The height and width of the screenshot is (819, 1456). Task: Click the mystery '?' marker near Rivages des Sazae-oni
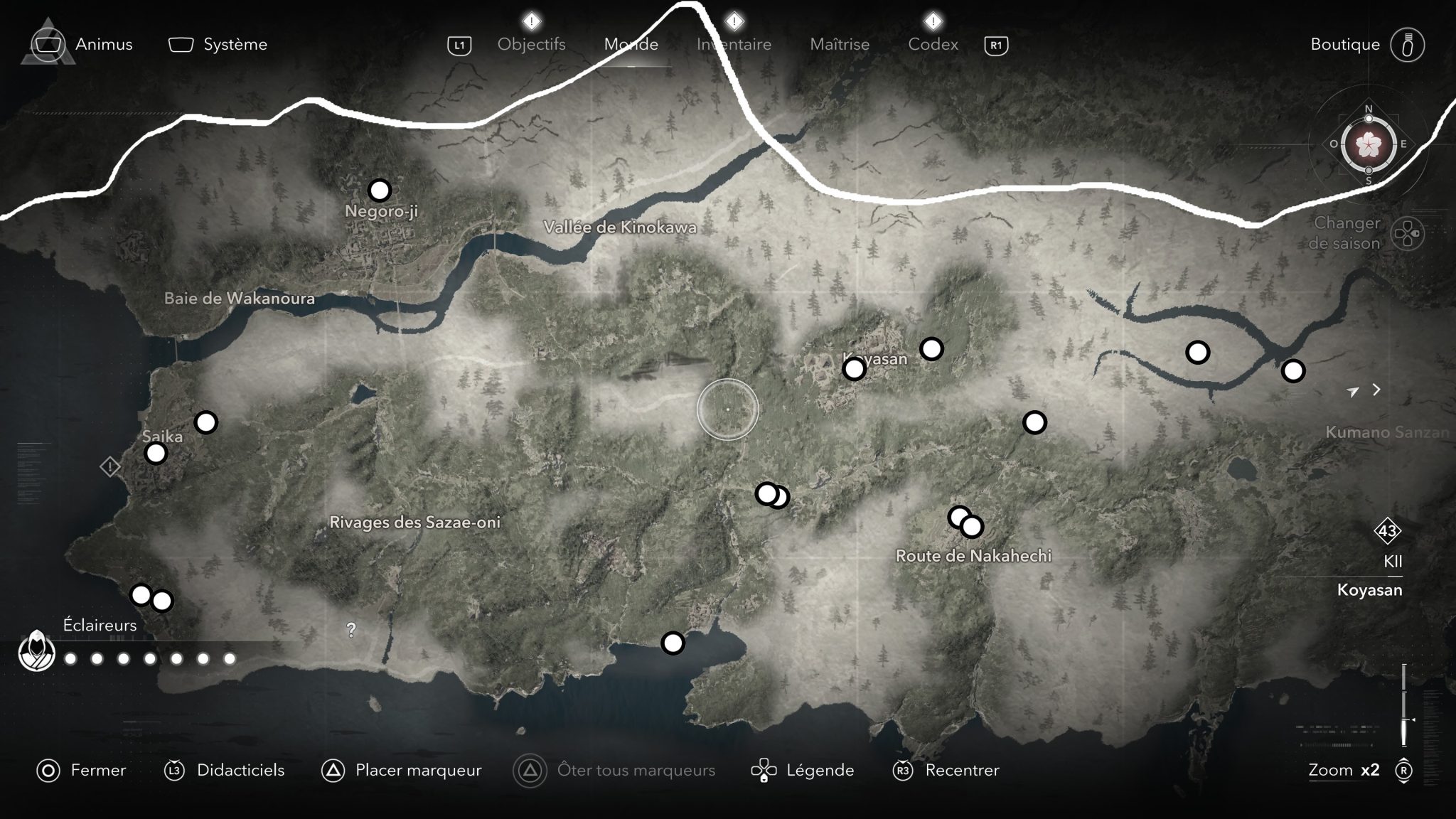[350, 629]
